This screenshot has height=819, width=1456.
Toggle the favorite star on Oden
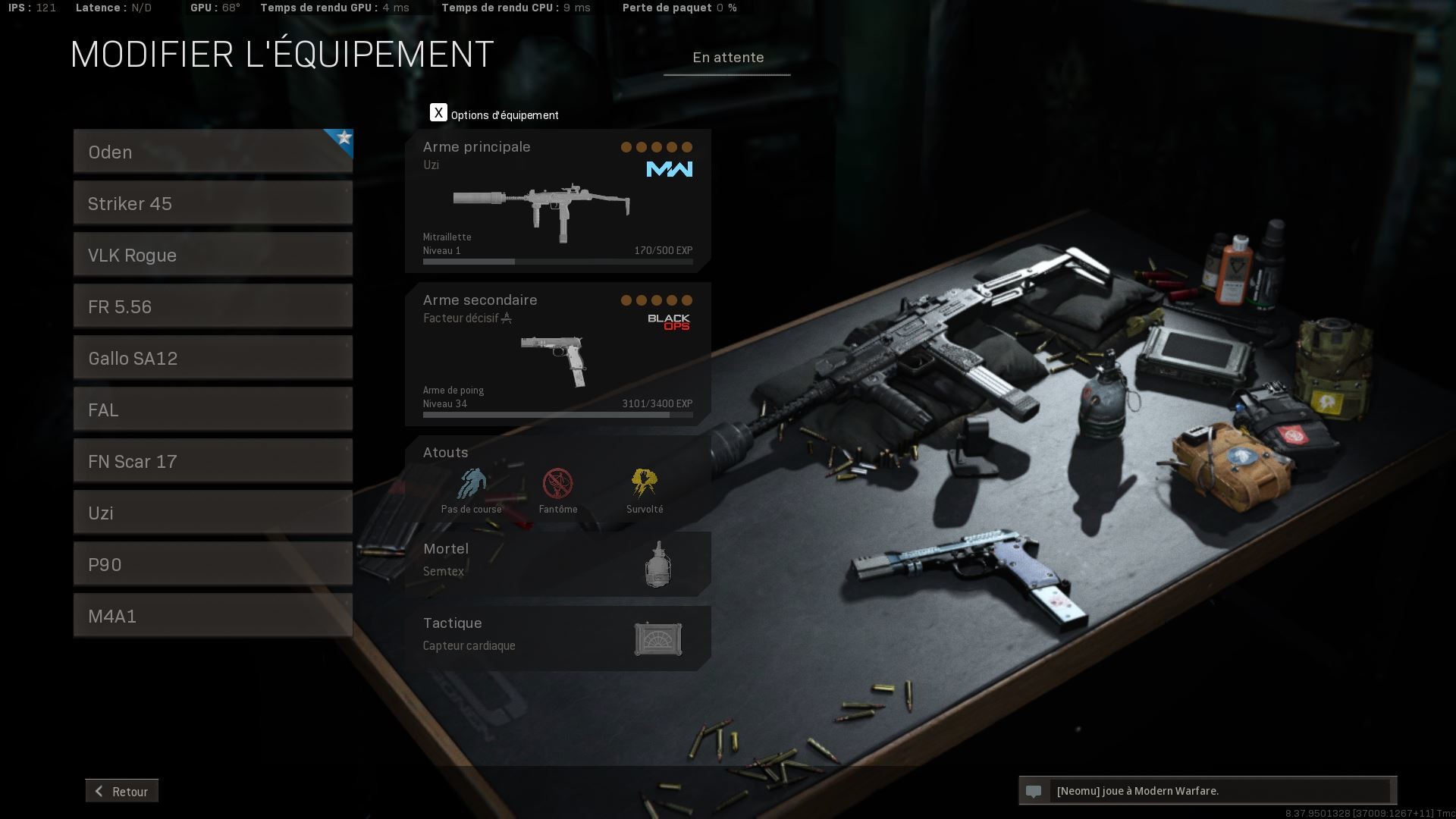tap(343, 138)
